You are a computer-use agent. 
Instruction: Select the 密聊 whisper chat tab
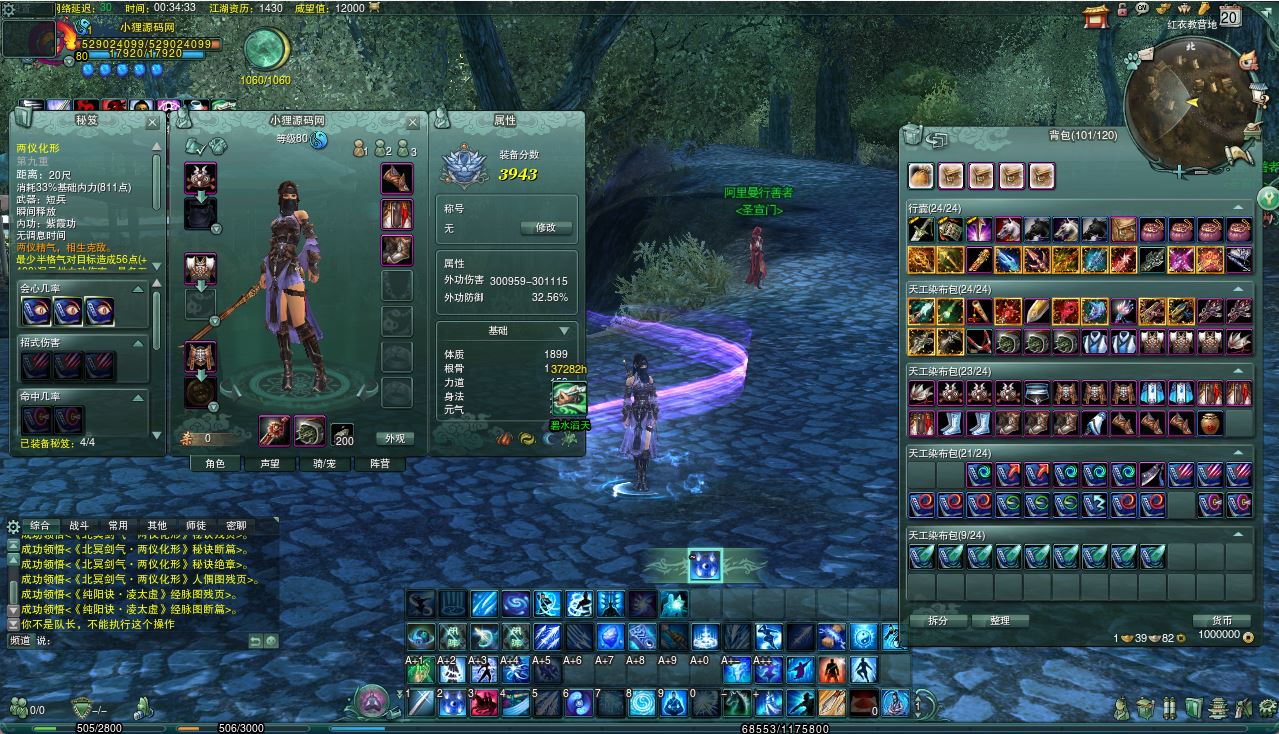[x=236, y=525]
